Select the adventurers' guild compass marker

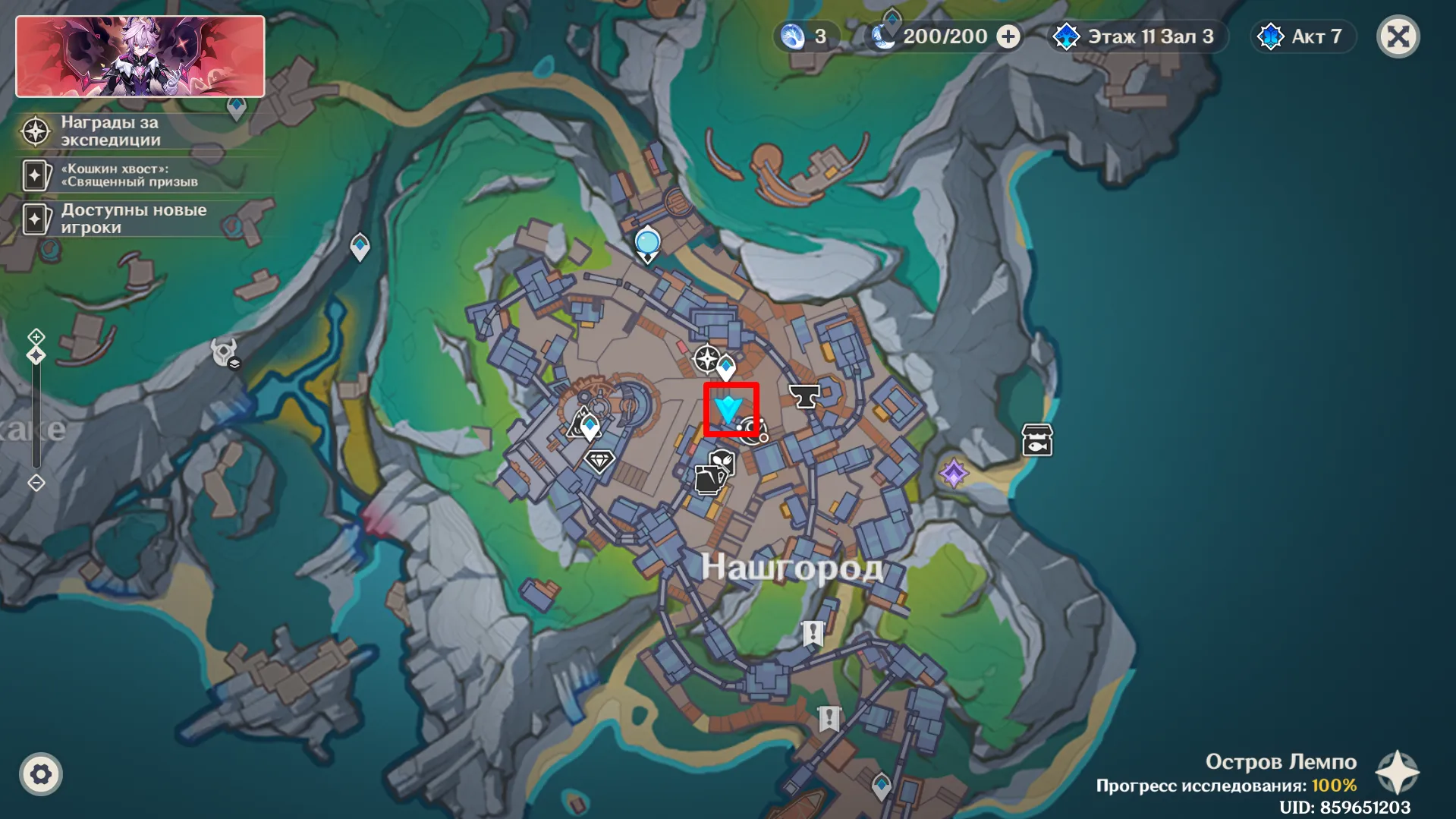706,359
